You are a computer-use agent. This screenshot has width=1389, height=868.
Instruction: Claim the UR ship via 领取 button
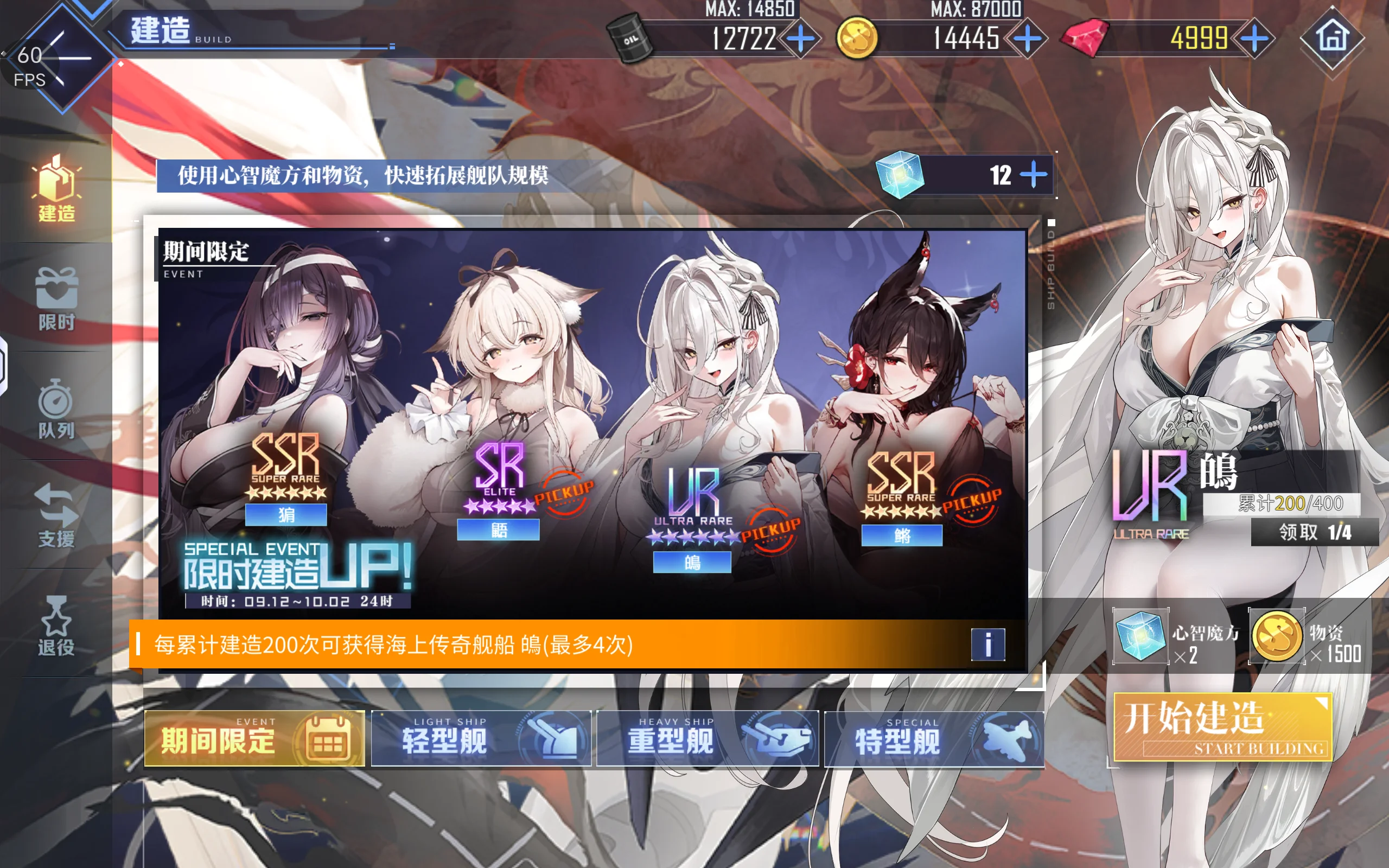pyautogui.click(x=1314, y=532)
